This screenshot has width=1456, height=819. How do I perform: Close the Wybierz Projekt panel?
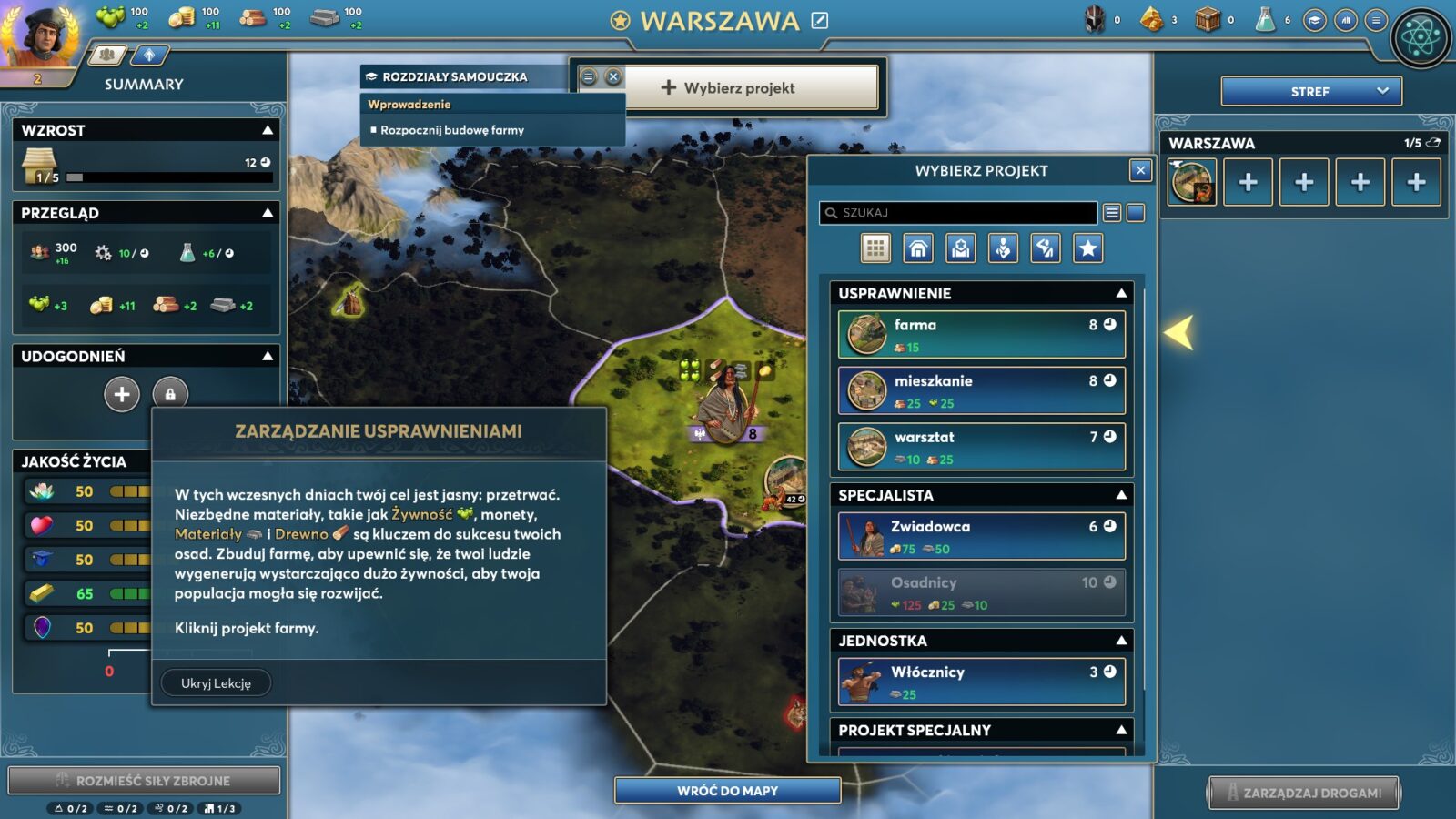click(x=1140, y=170)
